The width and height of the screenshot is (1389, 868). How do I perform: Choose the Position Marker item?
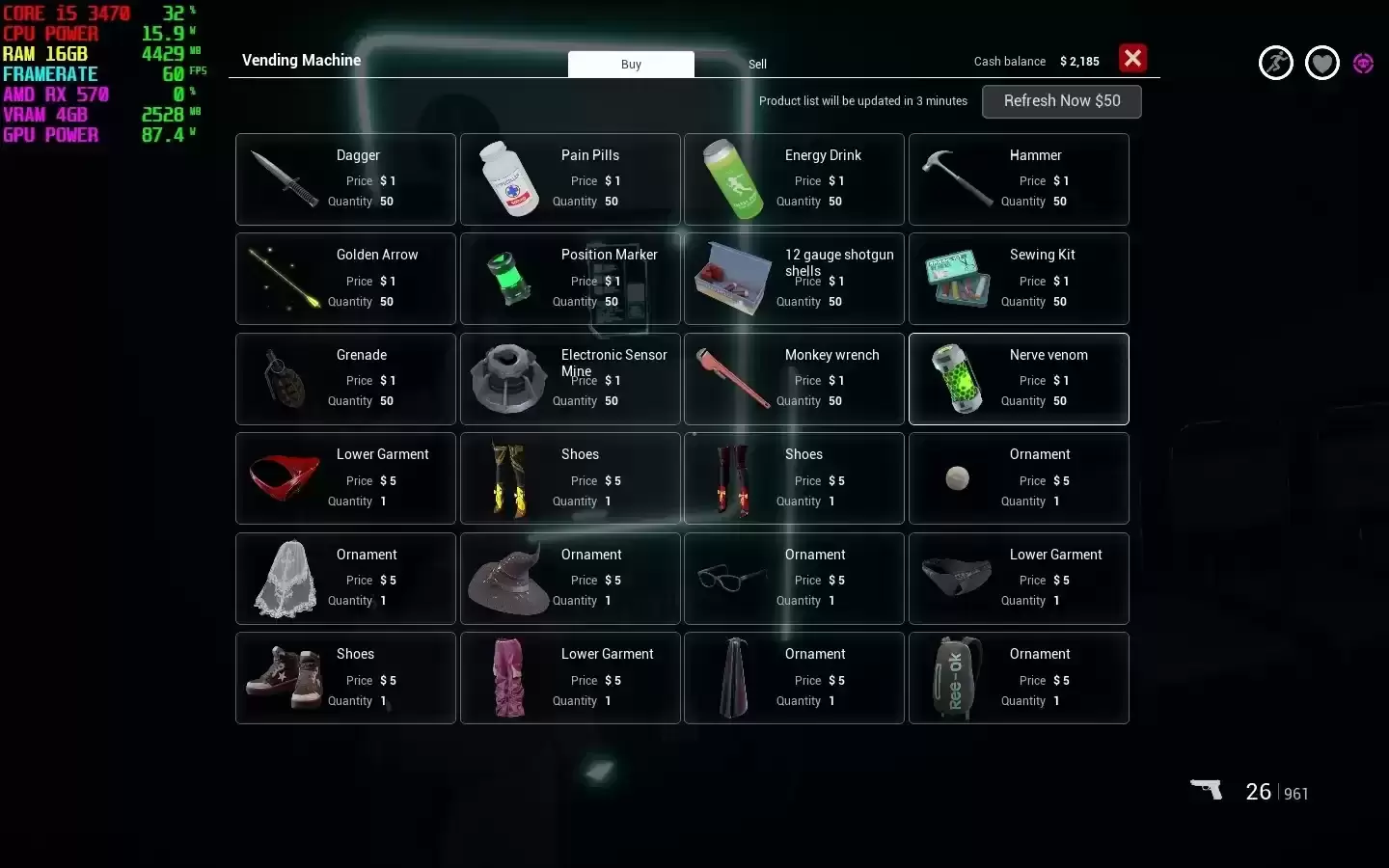click(x=570, y=279)
